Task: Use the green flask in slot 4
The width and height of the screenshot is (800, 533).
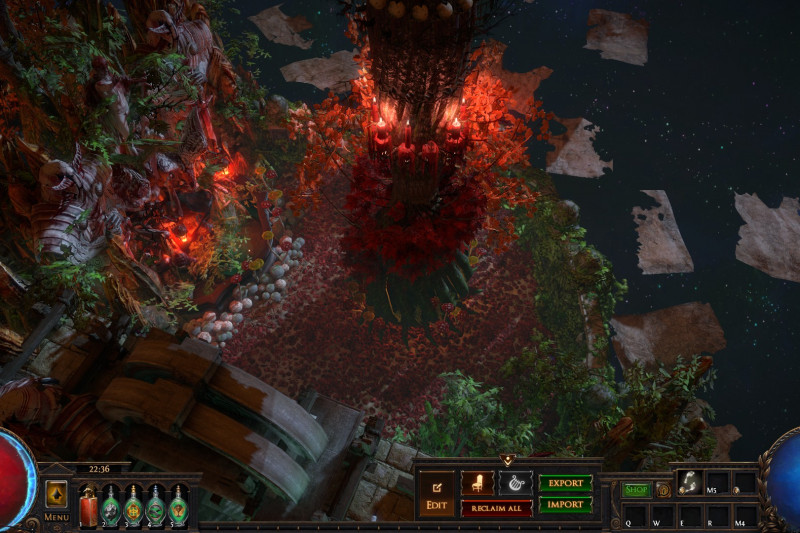Action: [x=155, y=504]
